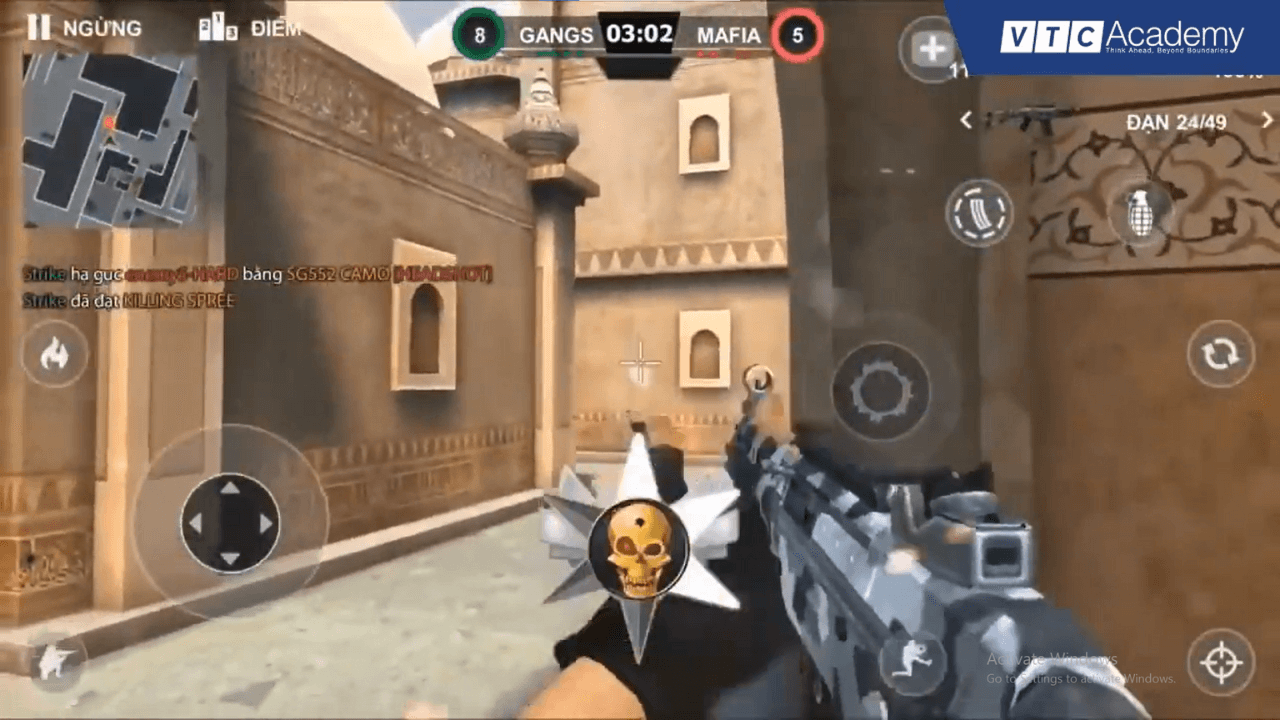Tap the health kit plus icon
The height and width of the screenshot is (720, 1280).
tap(931, 48)
